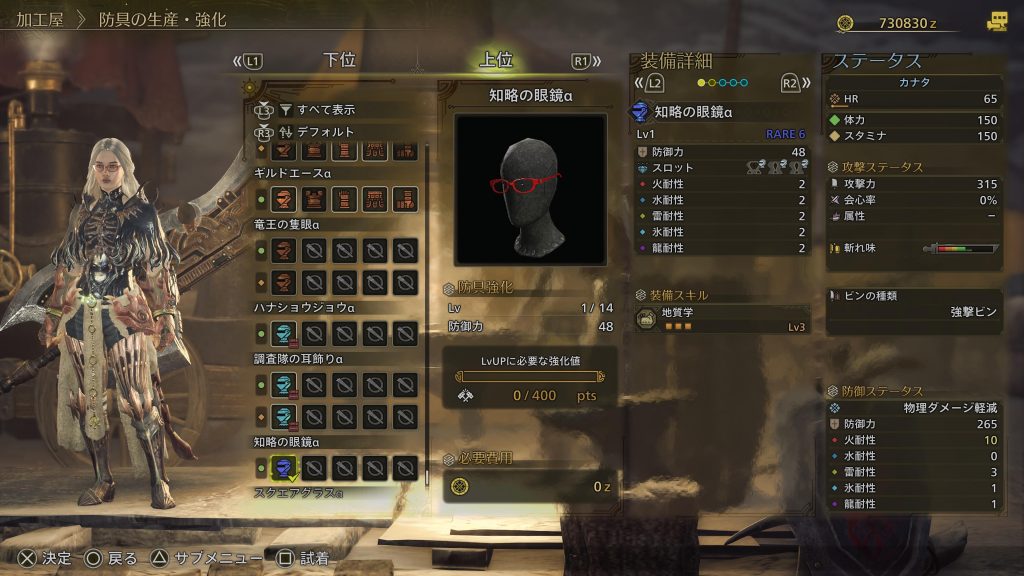The height and width of the screenshot is (576, 1024).
Task: Select the ギルドエースα head armor piece
Action: [285, 199]
